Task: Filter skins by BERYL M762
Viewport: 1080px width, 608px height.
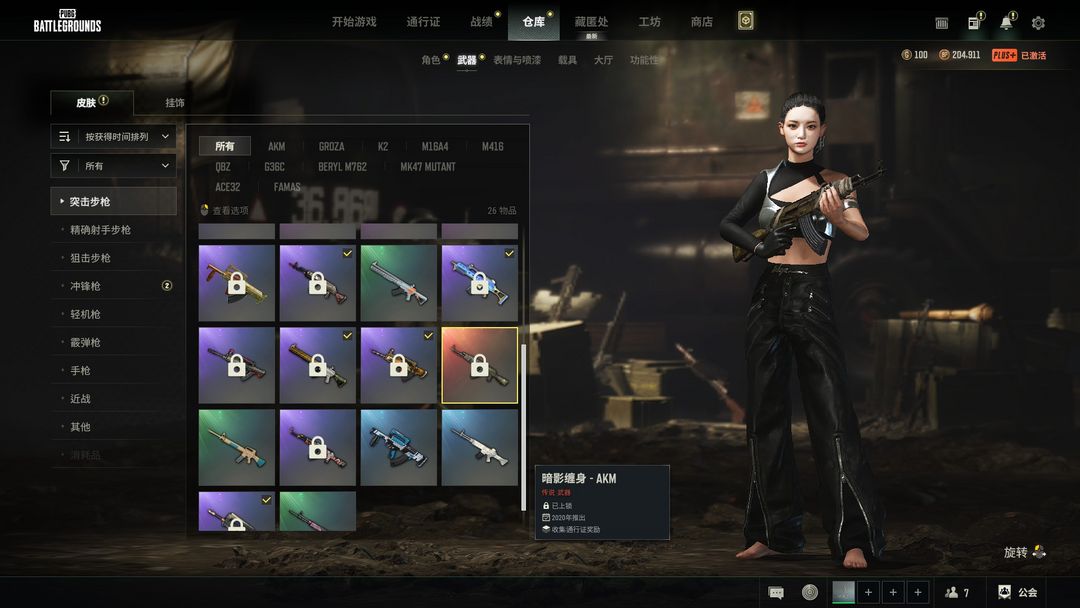Action: (x=342, y=167)
